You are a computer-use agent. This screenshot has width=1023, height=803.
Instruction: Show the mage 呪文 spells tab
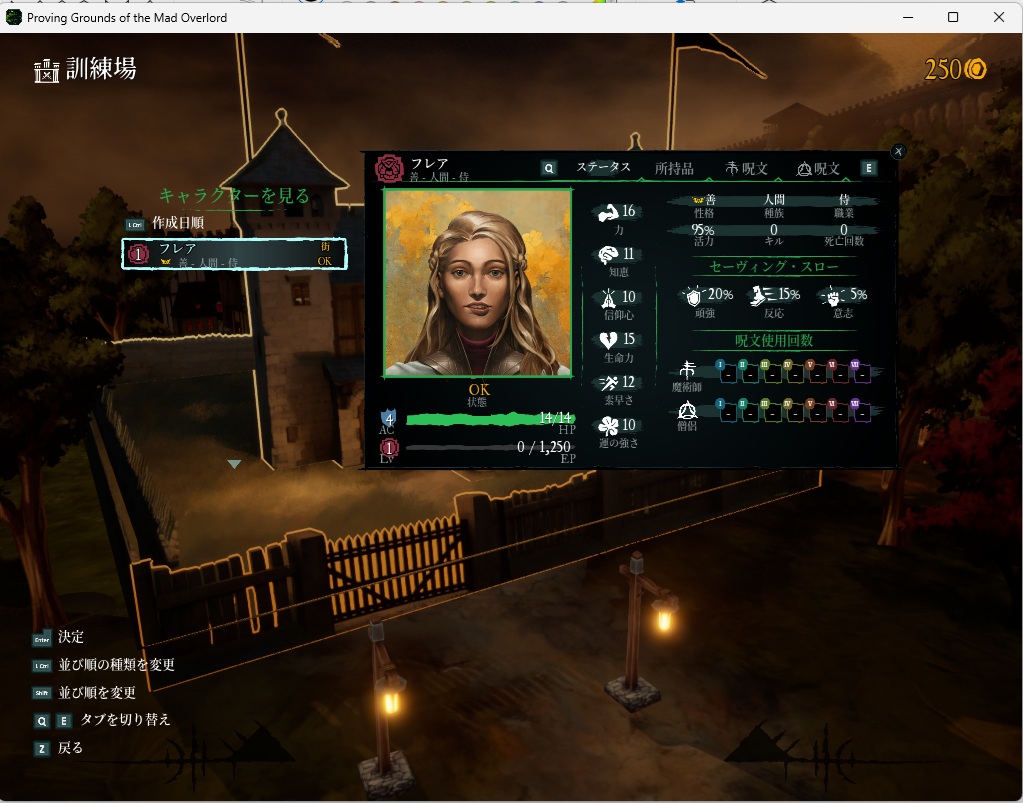(747, 169)
